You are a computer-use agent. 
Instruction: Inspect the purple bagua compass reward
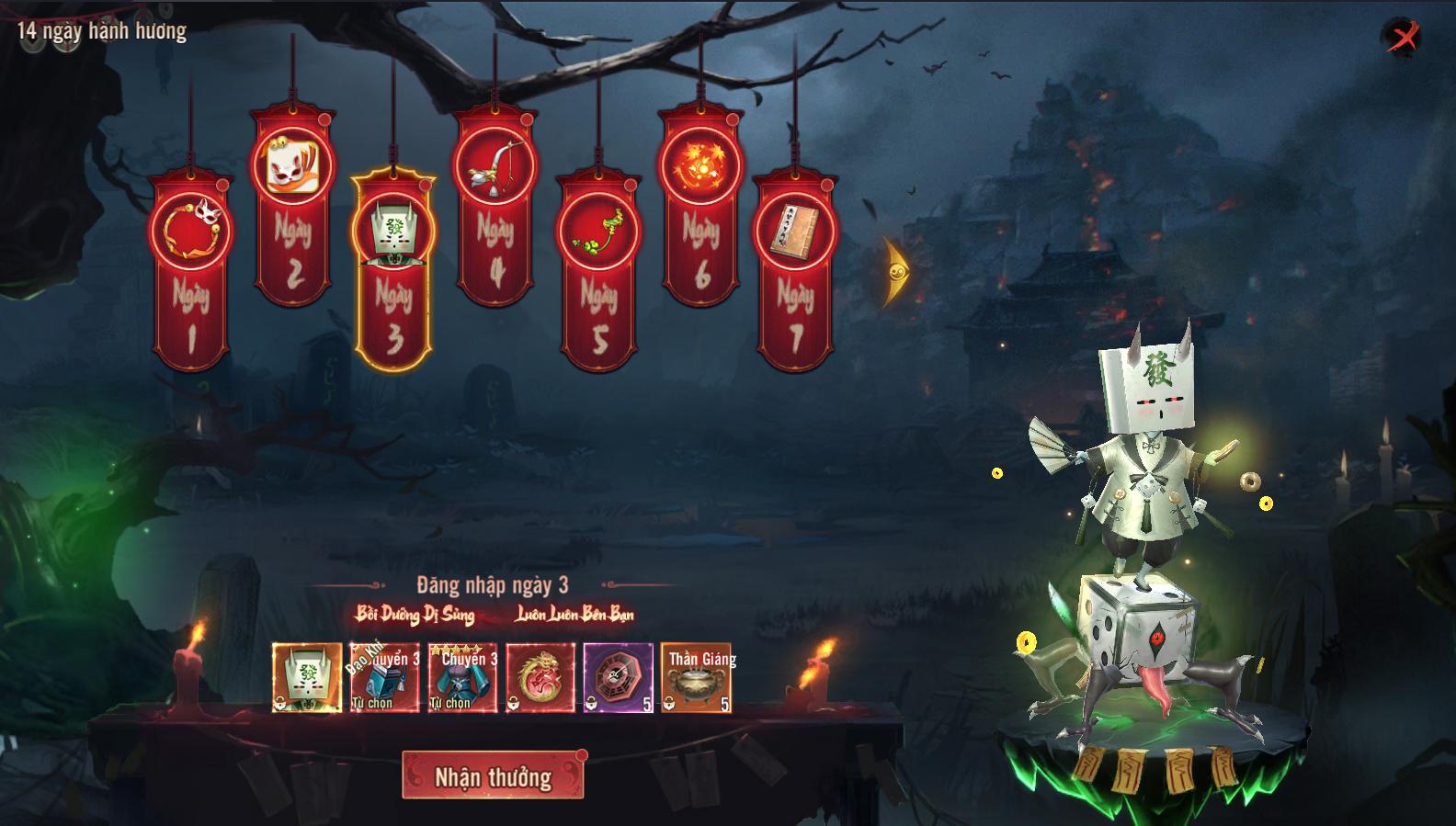tap(618, 678)
